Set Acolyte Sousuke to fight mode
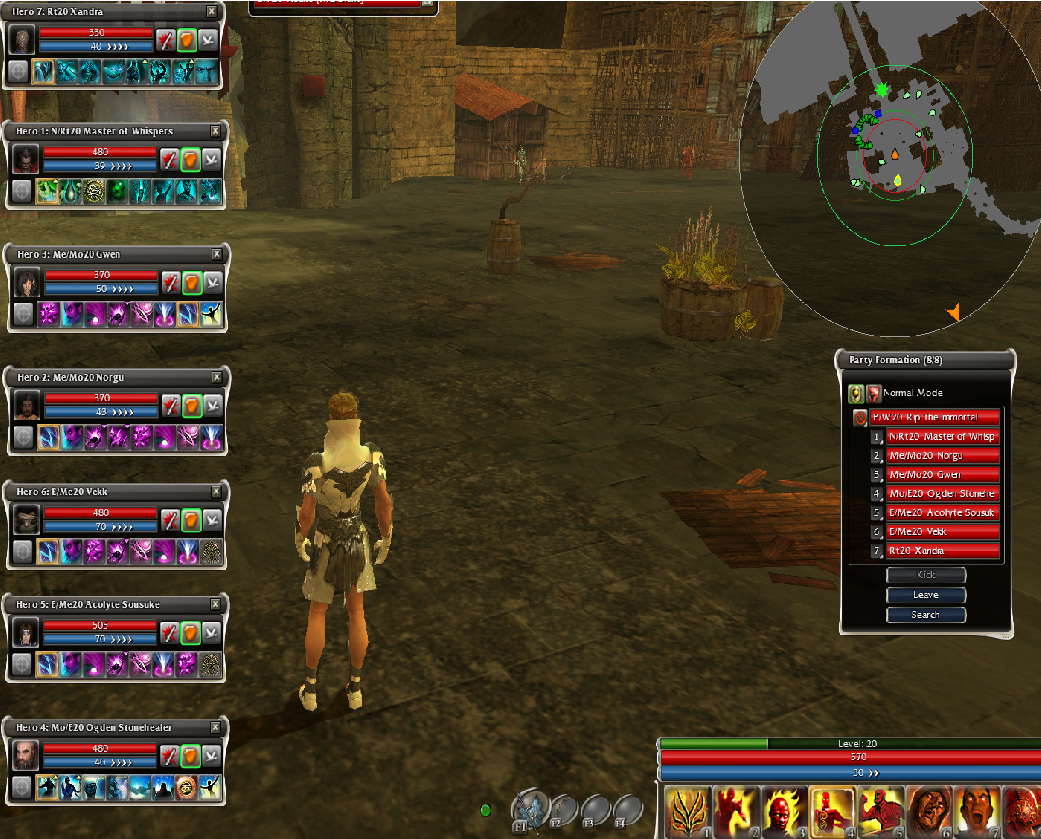Screen dimensions: 1041x839 (169, 632)
